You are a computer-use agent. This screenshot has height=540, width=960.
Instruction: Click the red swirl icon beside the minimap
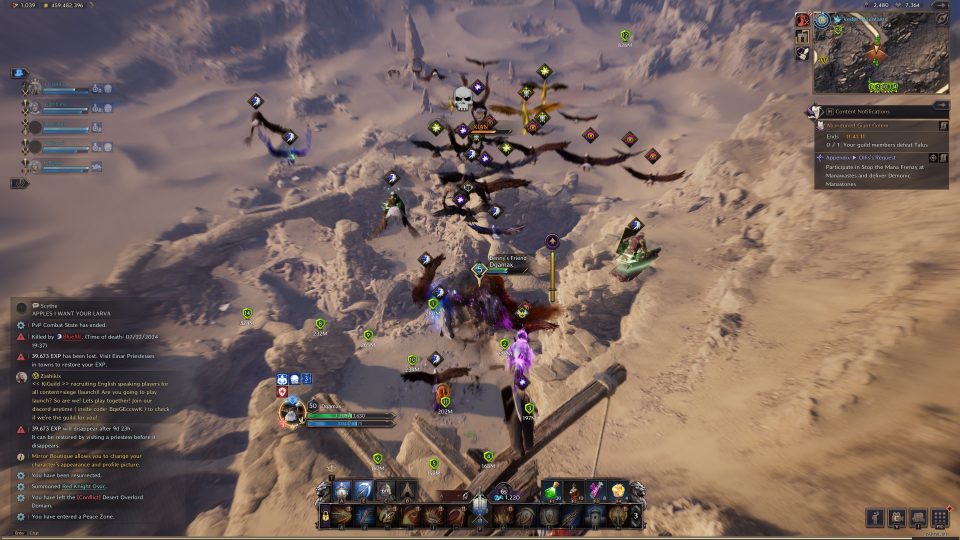pyautogui.click(x=803, y=20)
